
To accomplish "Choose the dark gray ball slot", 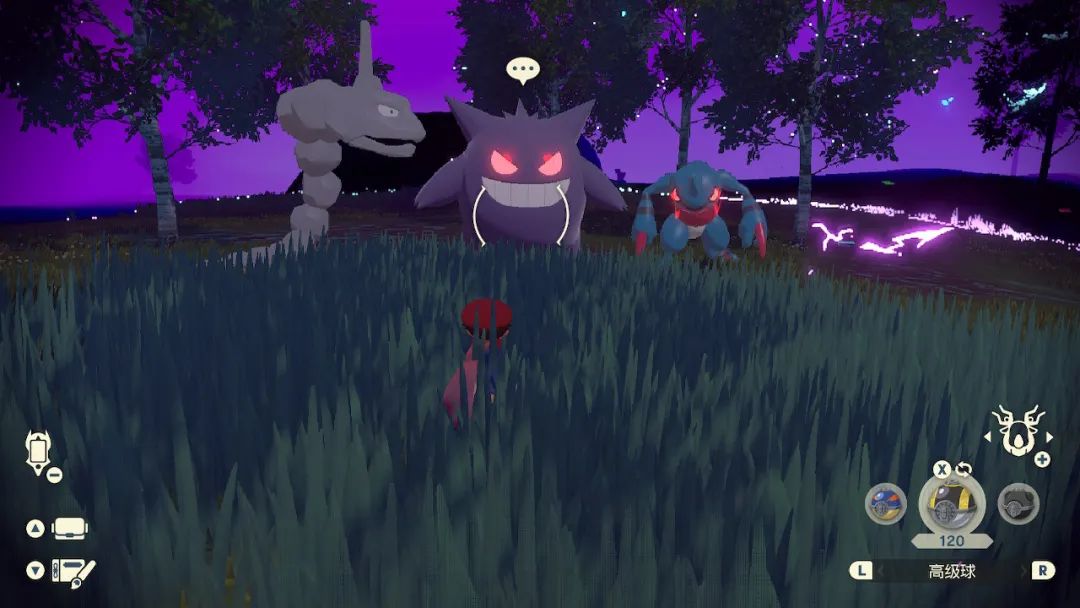I will (x=1018, y=503).
